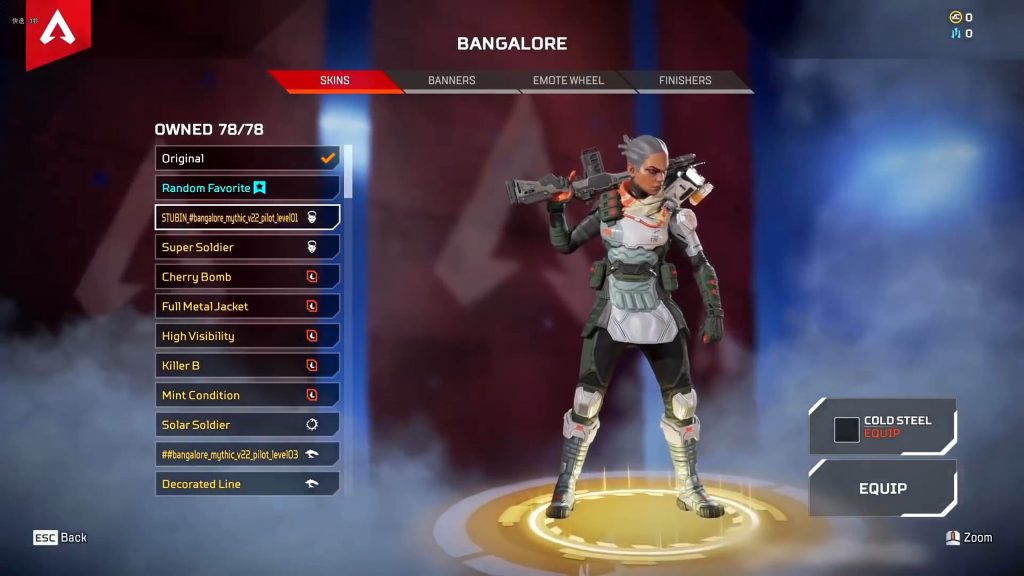This screenshot has height=576, width=1024.
Task: Click the large Equip button
Action: (x=882, y=489)
